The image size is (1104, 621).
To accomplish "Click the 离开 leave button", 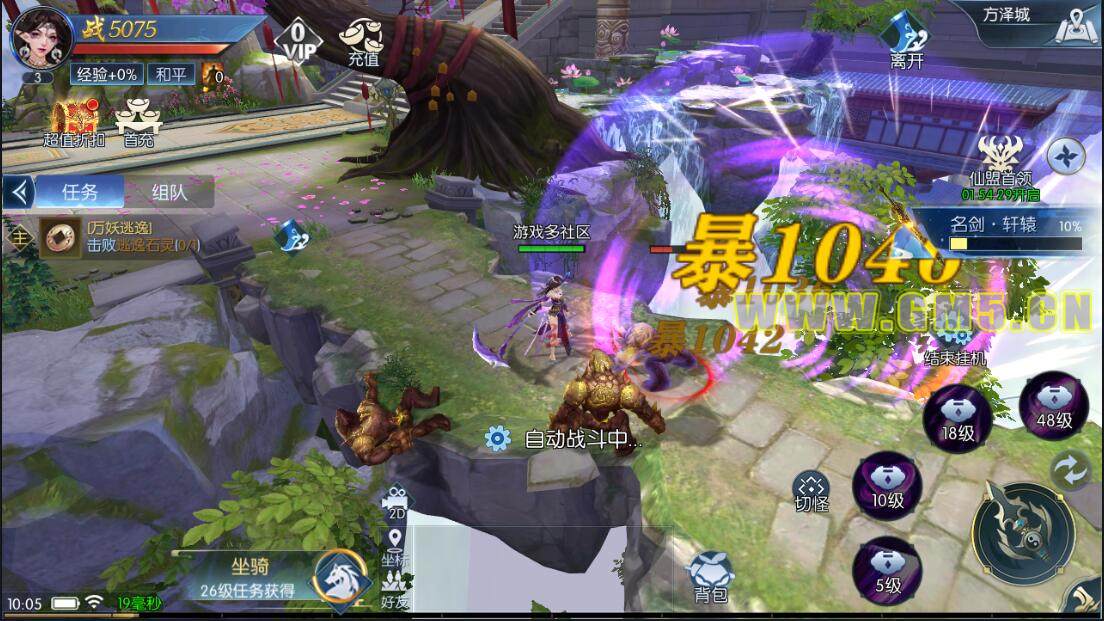I will coord(907,43).
